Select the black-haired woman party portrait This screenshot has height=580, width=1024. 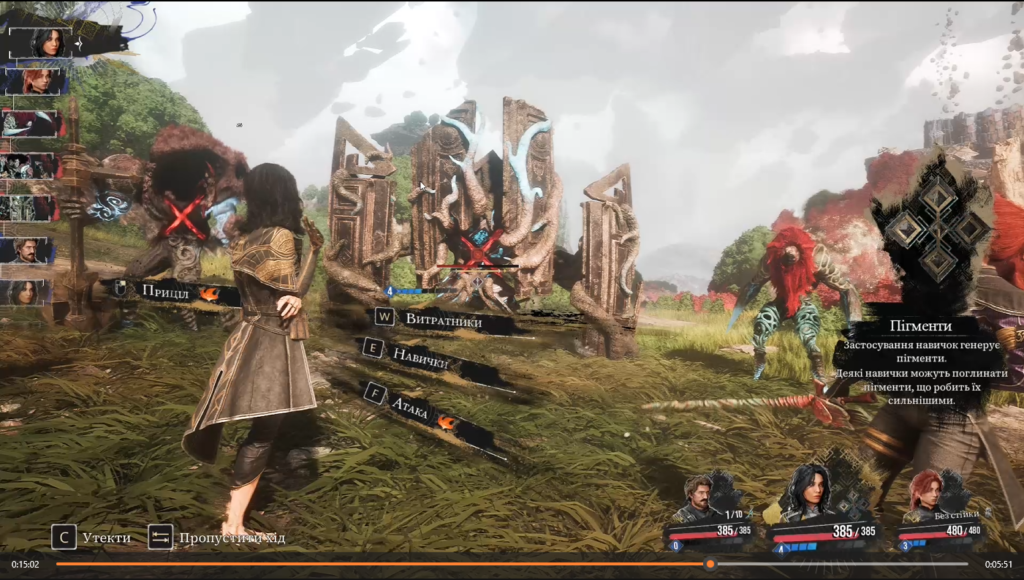pos(810,492)
